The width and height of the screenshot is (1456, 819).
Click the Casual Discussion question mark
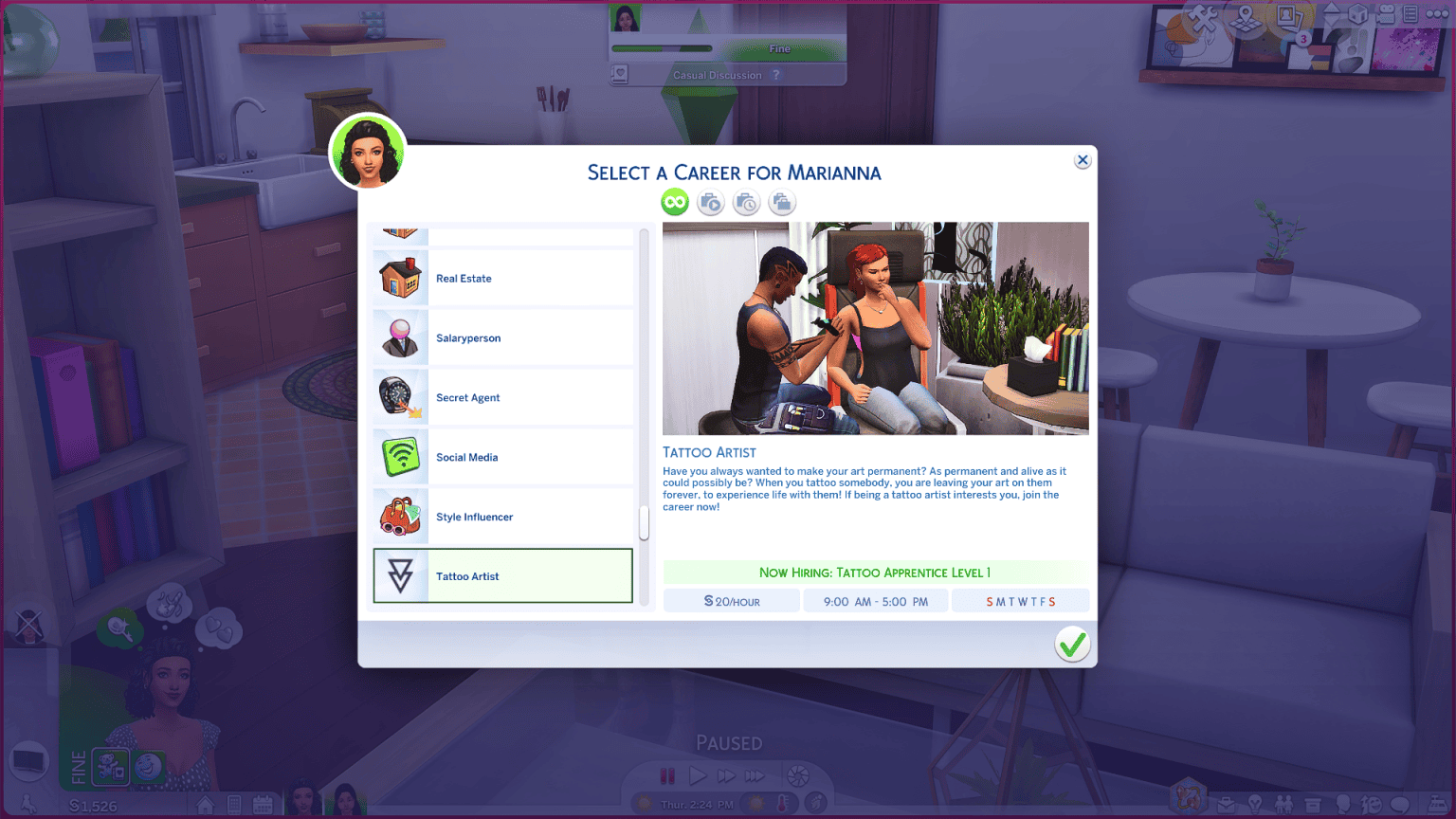pos(776,75)
